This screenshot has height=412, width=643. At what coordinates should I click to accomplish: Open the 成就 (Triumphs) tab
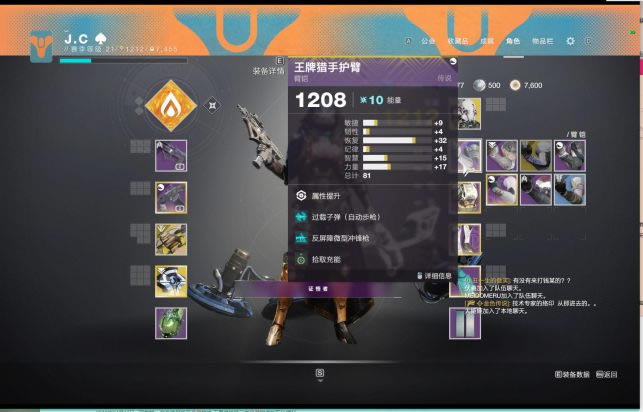point(486,41)
